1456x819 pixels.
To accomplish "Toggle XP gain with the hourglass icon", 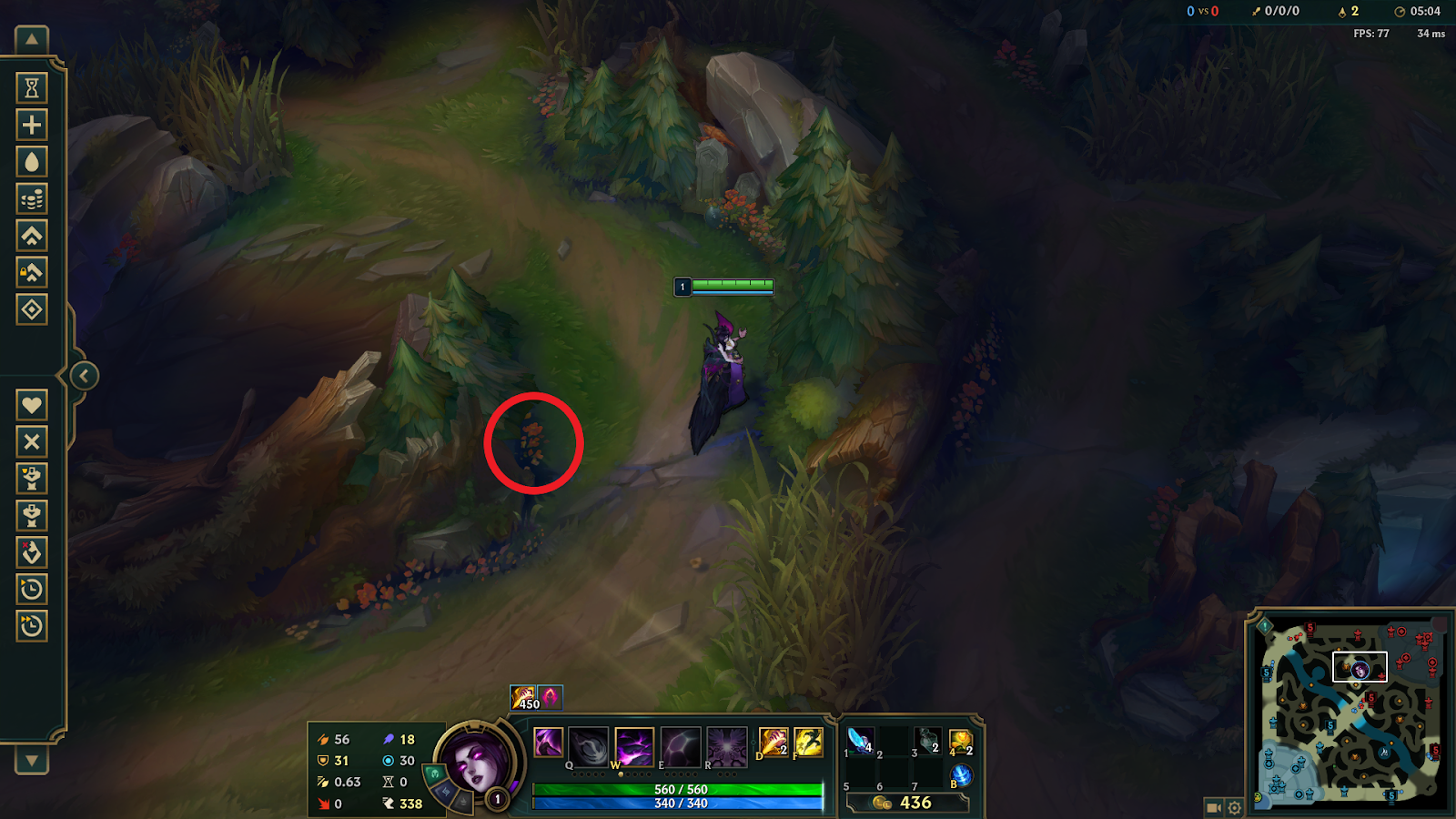I will pos(32,86).
